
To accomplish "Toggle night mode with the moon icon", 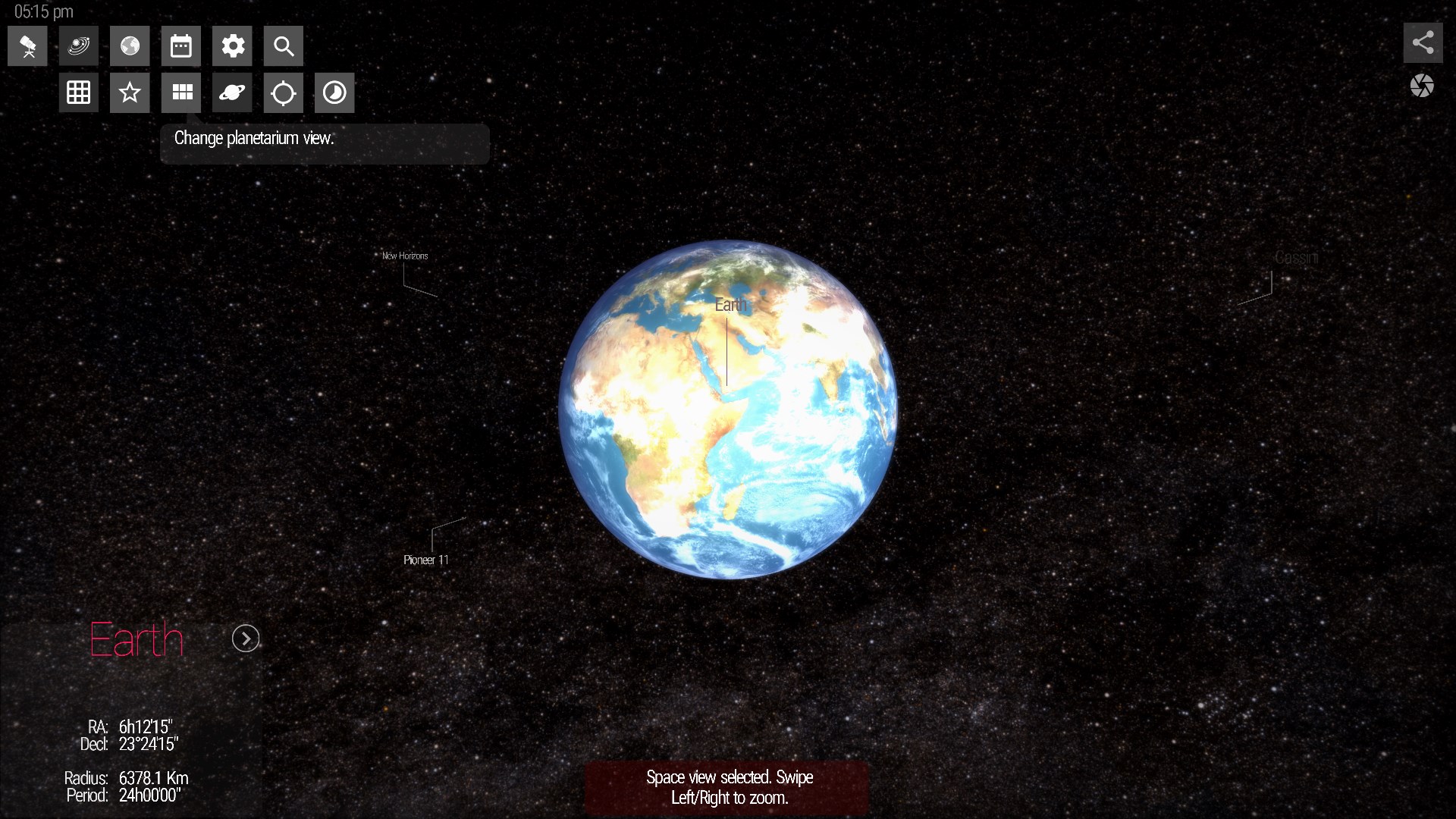I will [x=334, y=93].
